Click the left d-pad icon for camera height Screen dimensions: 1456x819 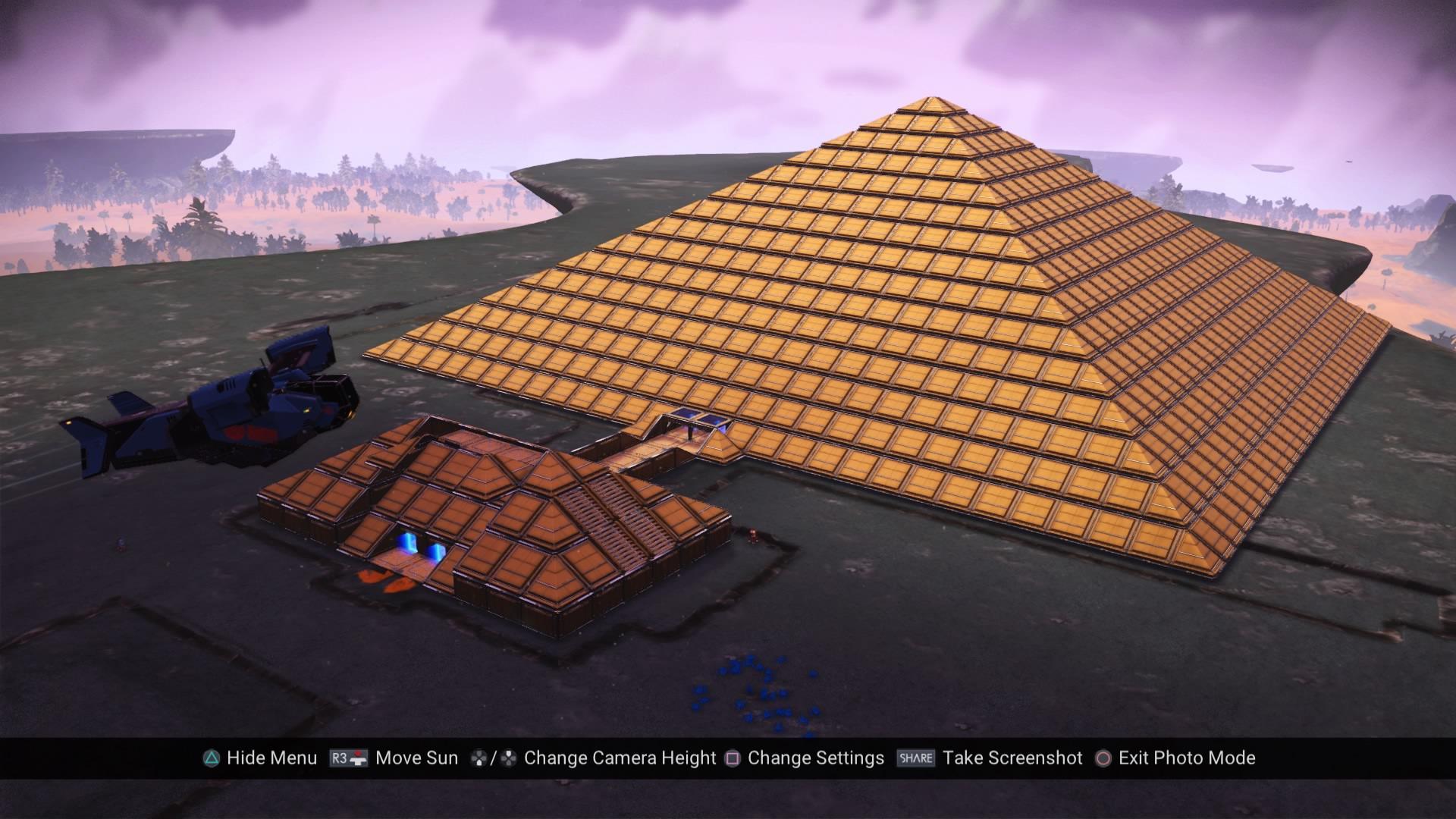coord(479,758)
